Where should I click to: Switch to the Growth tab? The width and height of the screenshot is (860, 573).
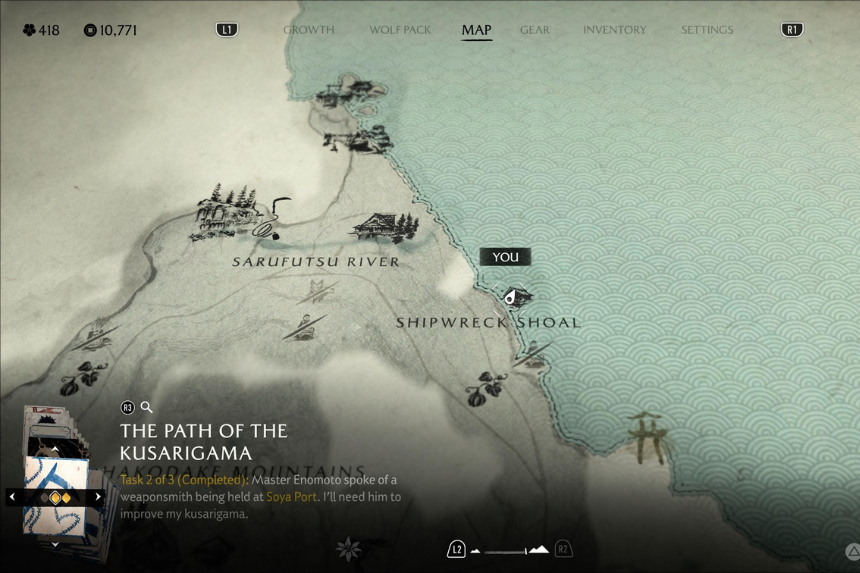(x=308, y=30)
